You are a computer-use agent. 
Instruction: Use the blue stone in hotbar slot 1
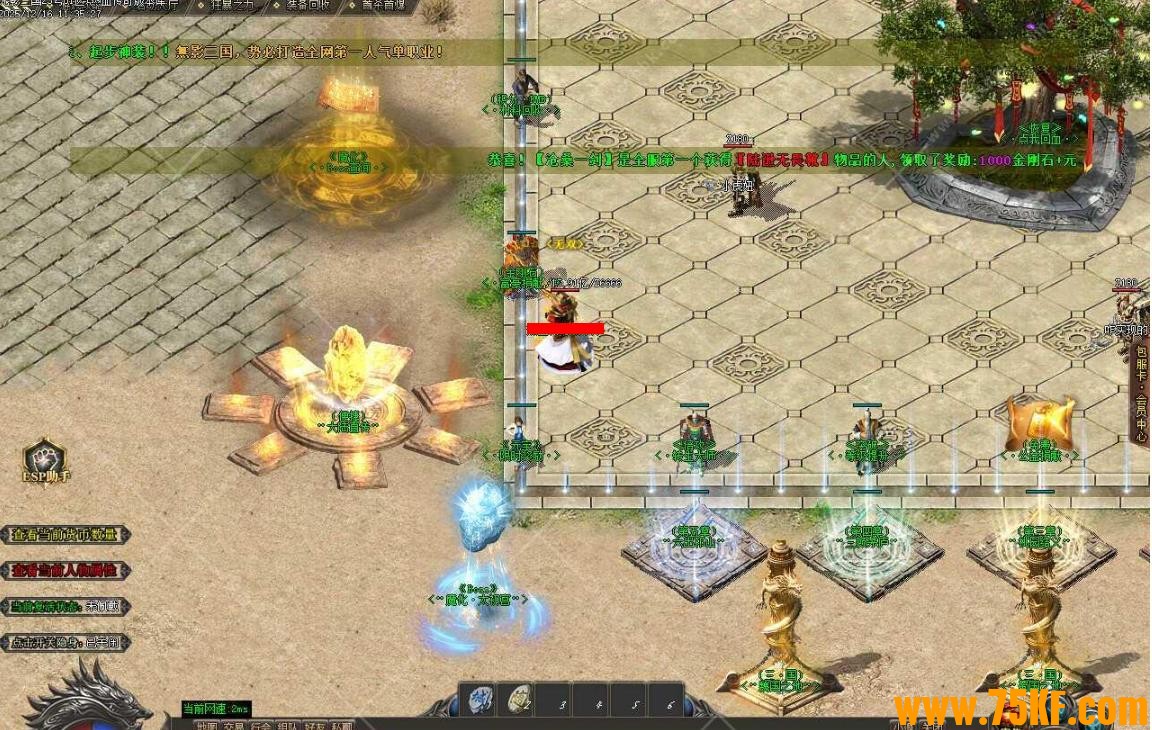point(481,699)
